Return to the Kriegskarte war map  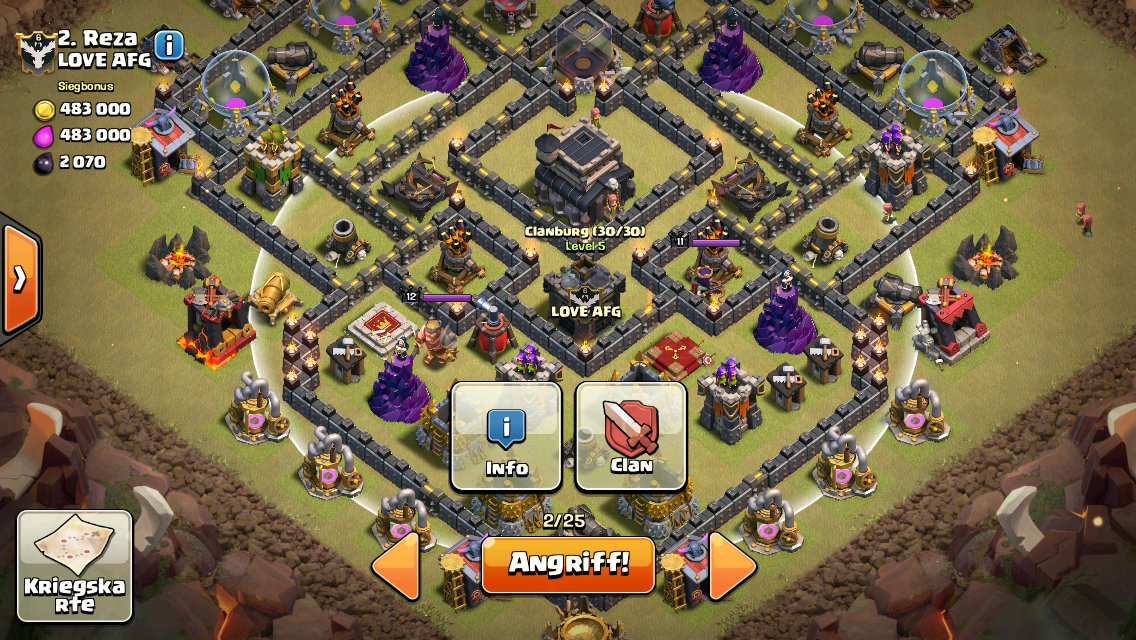75,566
